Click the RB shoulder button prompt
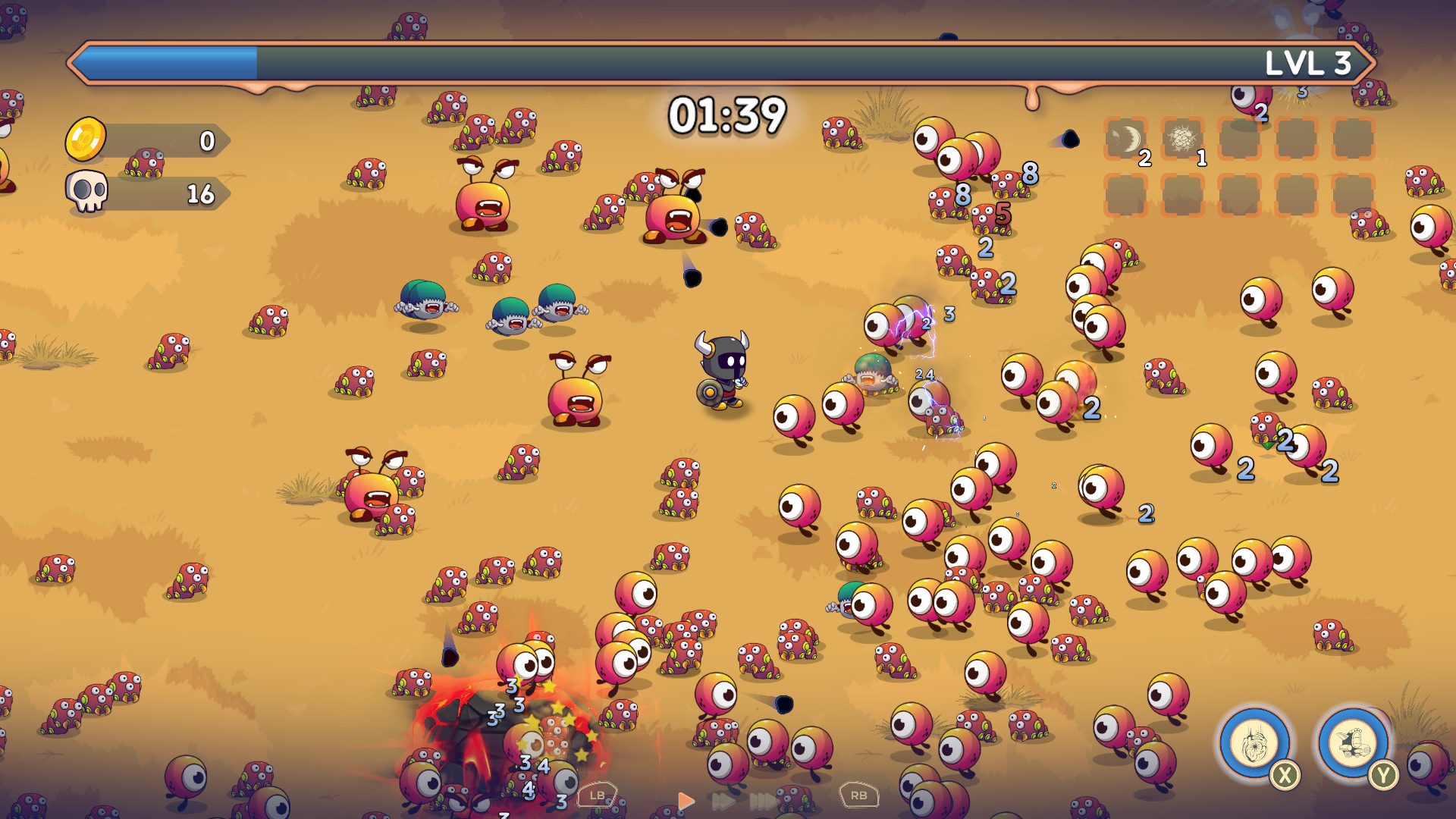 click(859, 796)
